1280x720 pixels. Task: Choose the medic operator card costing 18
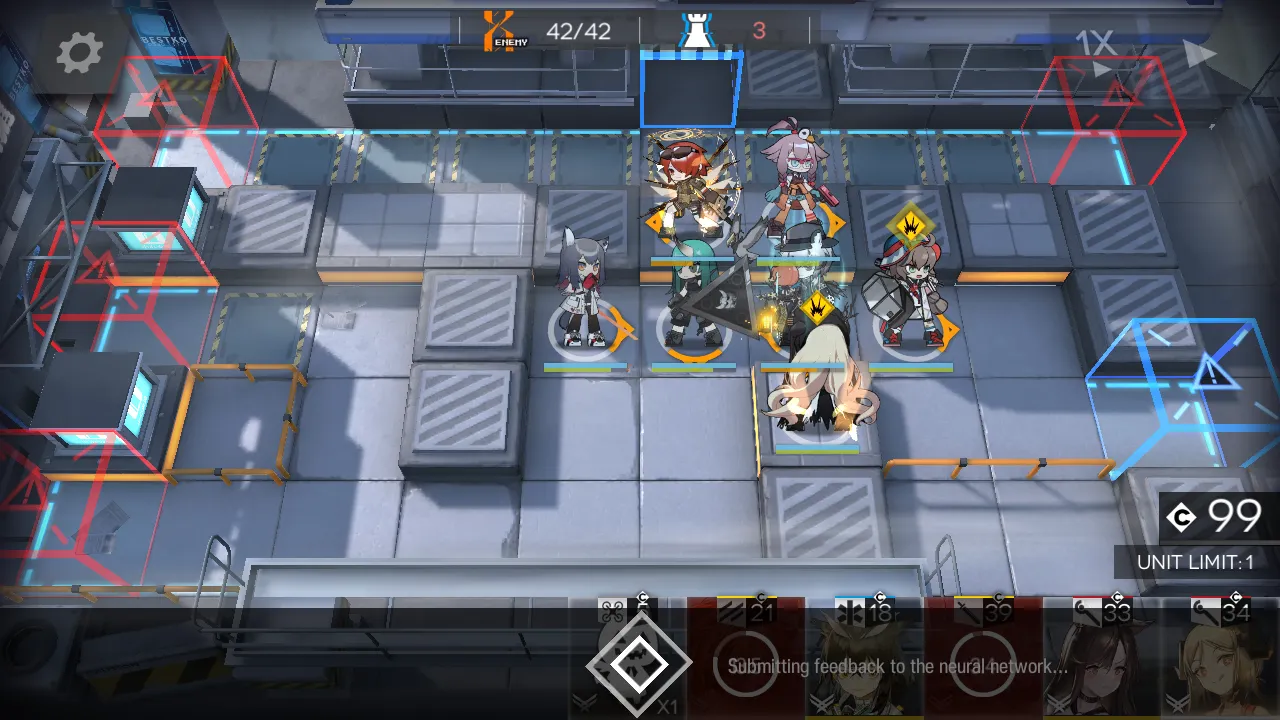coord(864,660)
